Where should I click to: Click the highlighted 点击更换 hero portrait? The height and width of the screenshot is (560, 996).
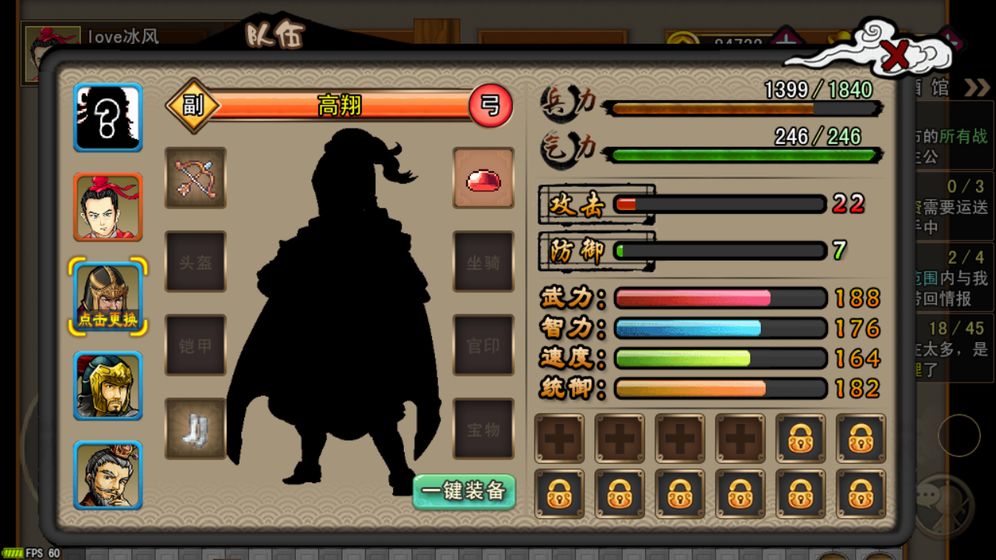click(108, 297)
